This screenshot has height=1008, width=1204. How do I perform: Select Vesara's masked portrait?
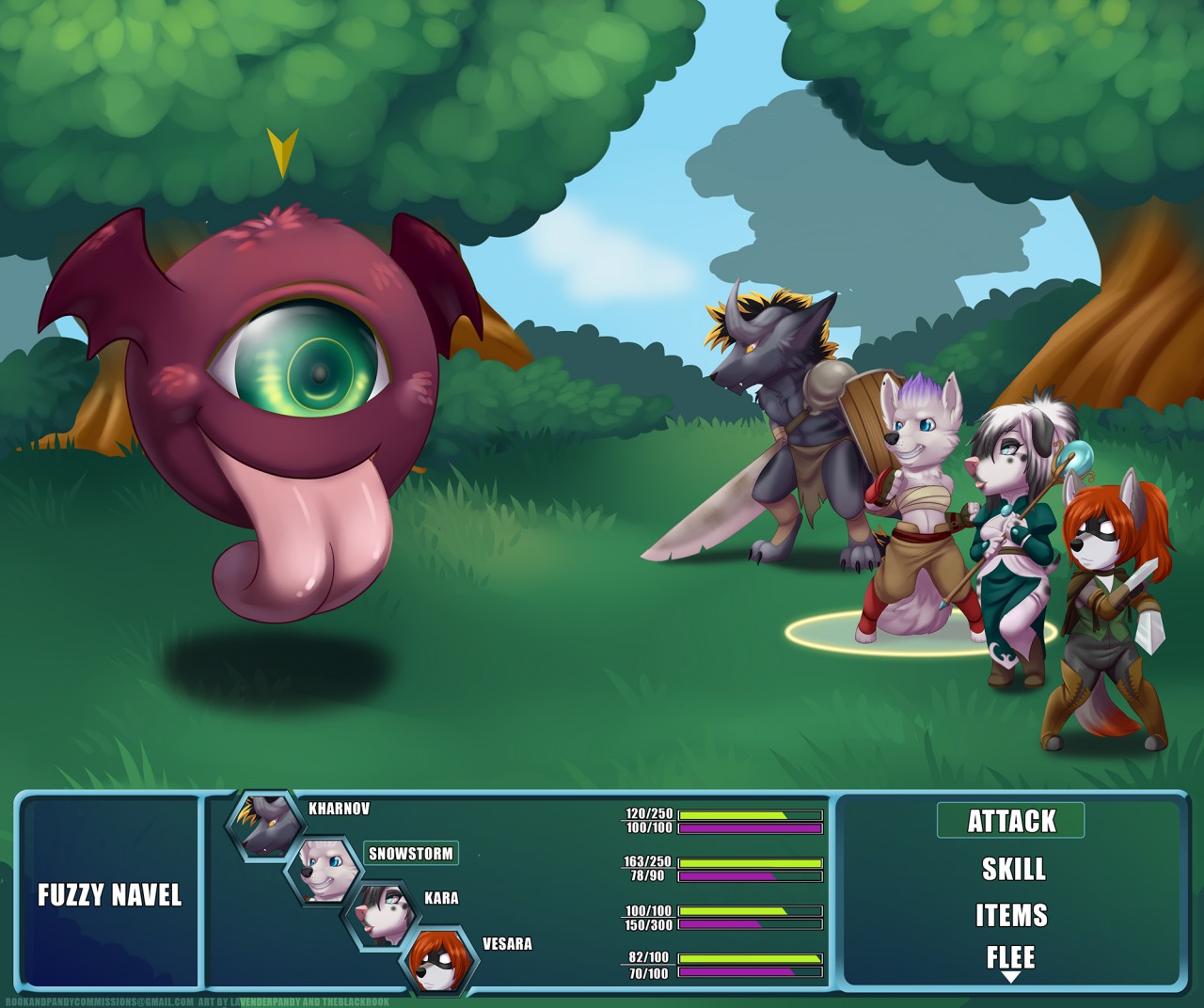click(x=439, y=959)
